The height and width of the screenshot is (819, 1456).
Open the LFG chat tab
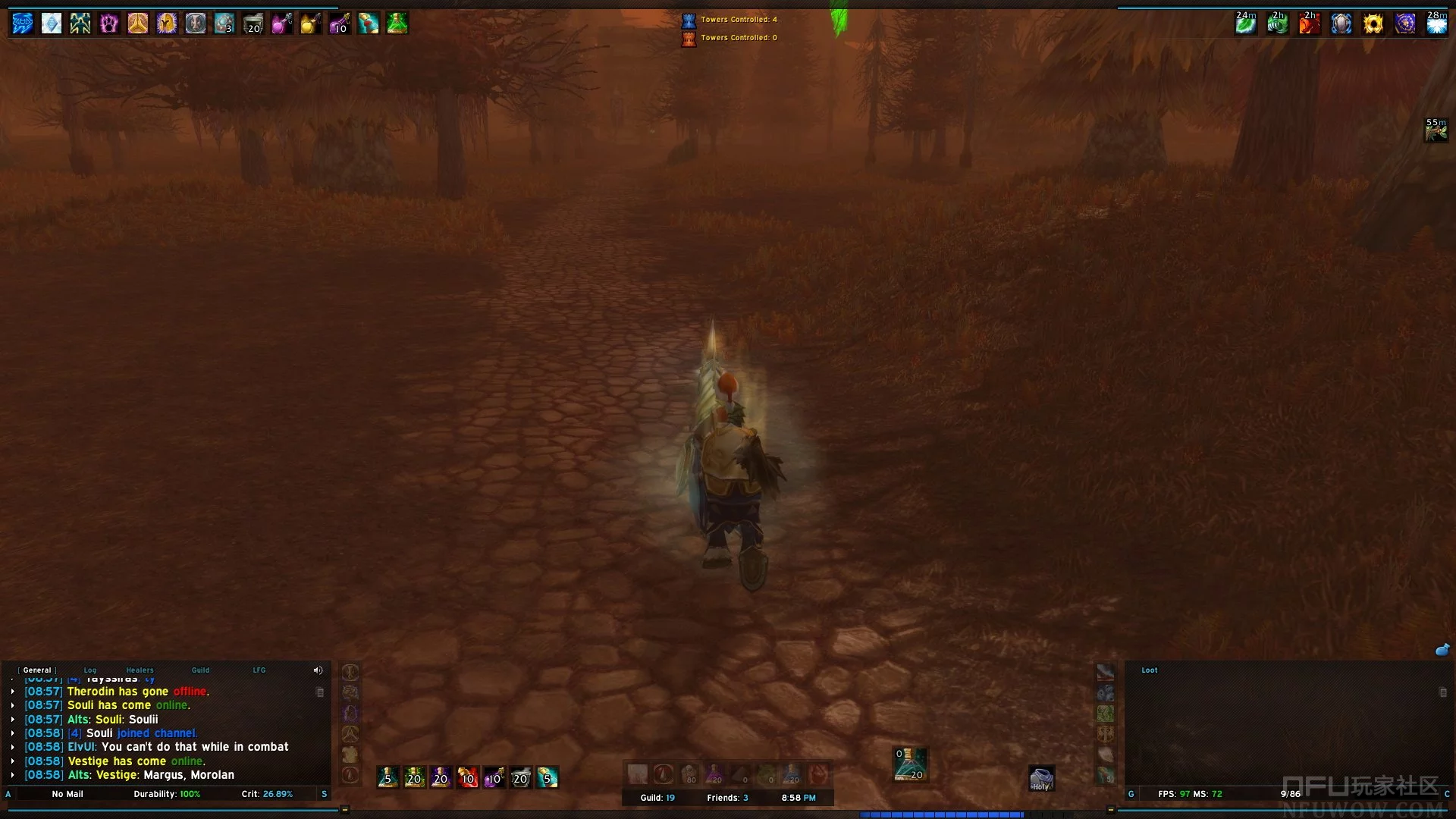point(259,670)
